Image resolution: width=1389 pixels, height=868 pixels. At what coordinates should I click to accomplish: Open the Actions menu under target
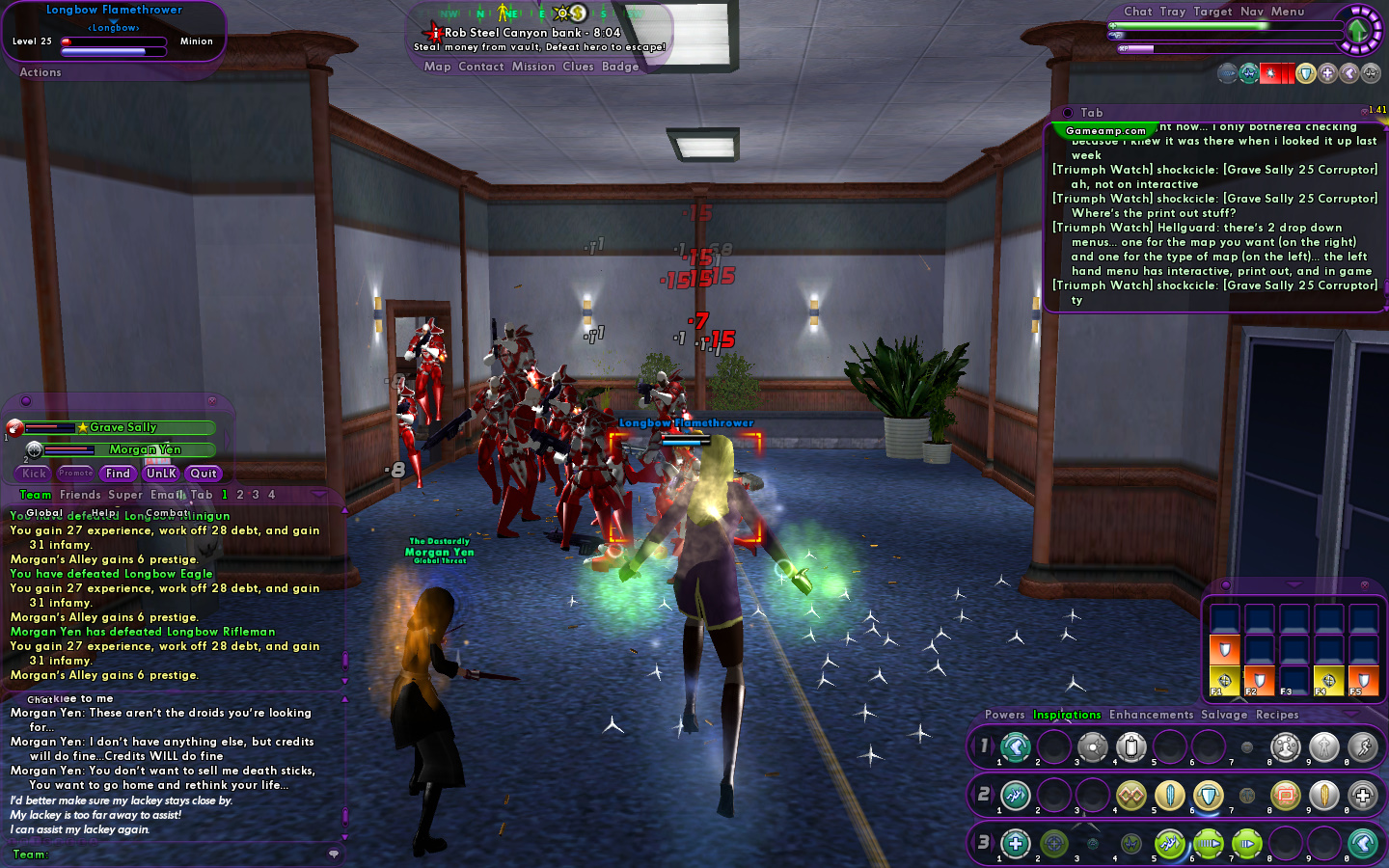point(41,72)
